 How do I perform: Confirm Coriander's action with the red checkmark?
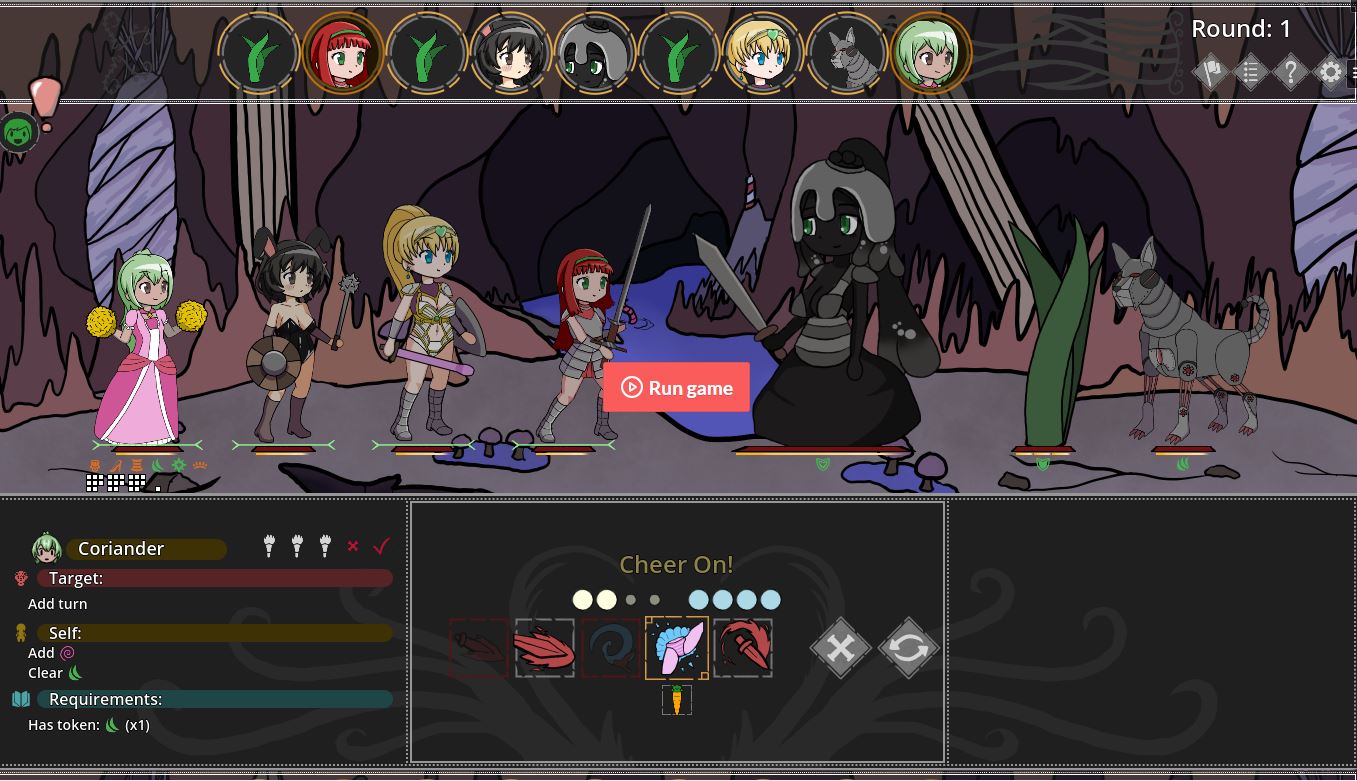click(x=381, y=546)
